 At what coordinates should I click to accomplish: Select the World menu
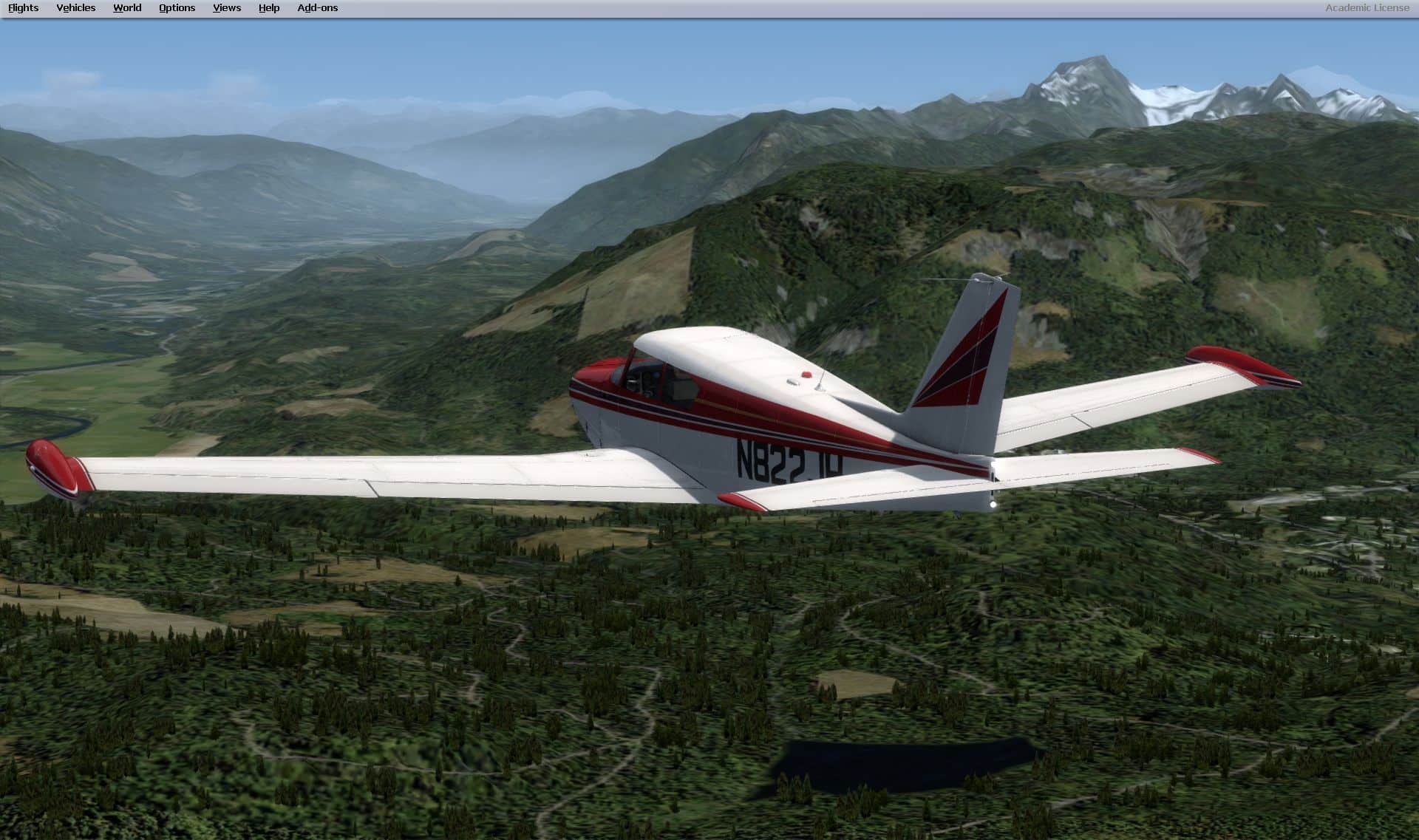click(127, 8)
